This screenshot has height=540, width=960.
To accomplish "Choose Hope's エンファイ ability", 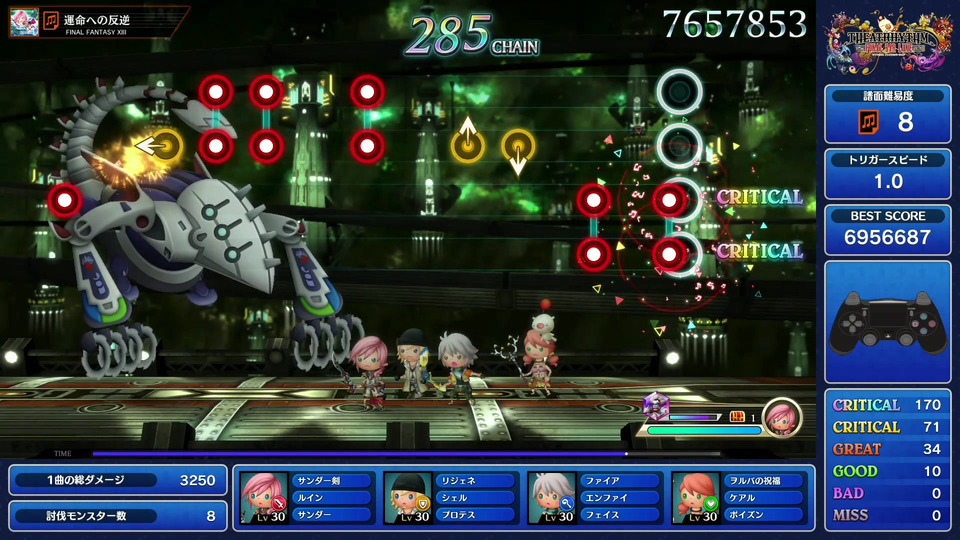I will [620, 498].
